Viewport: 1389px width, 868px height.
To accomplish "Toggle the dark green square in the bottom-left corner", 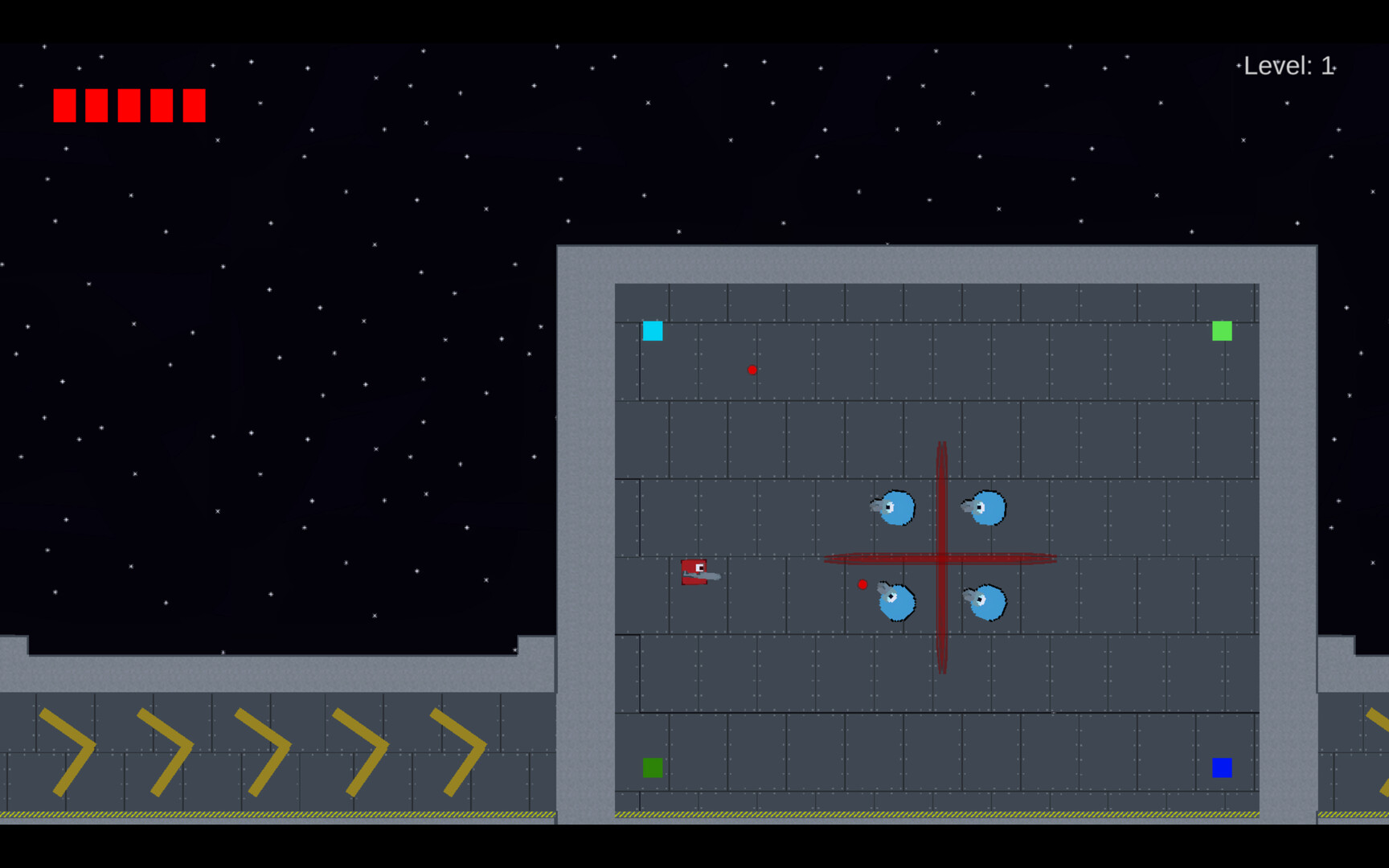I will click(653, 768).
